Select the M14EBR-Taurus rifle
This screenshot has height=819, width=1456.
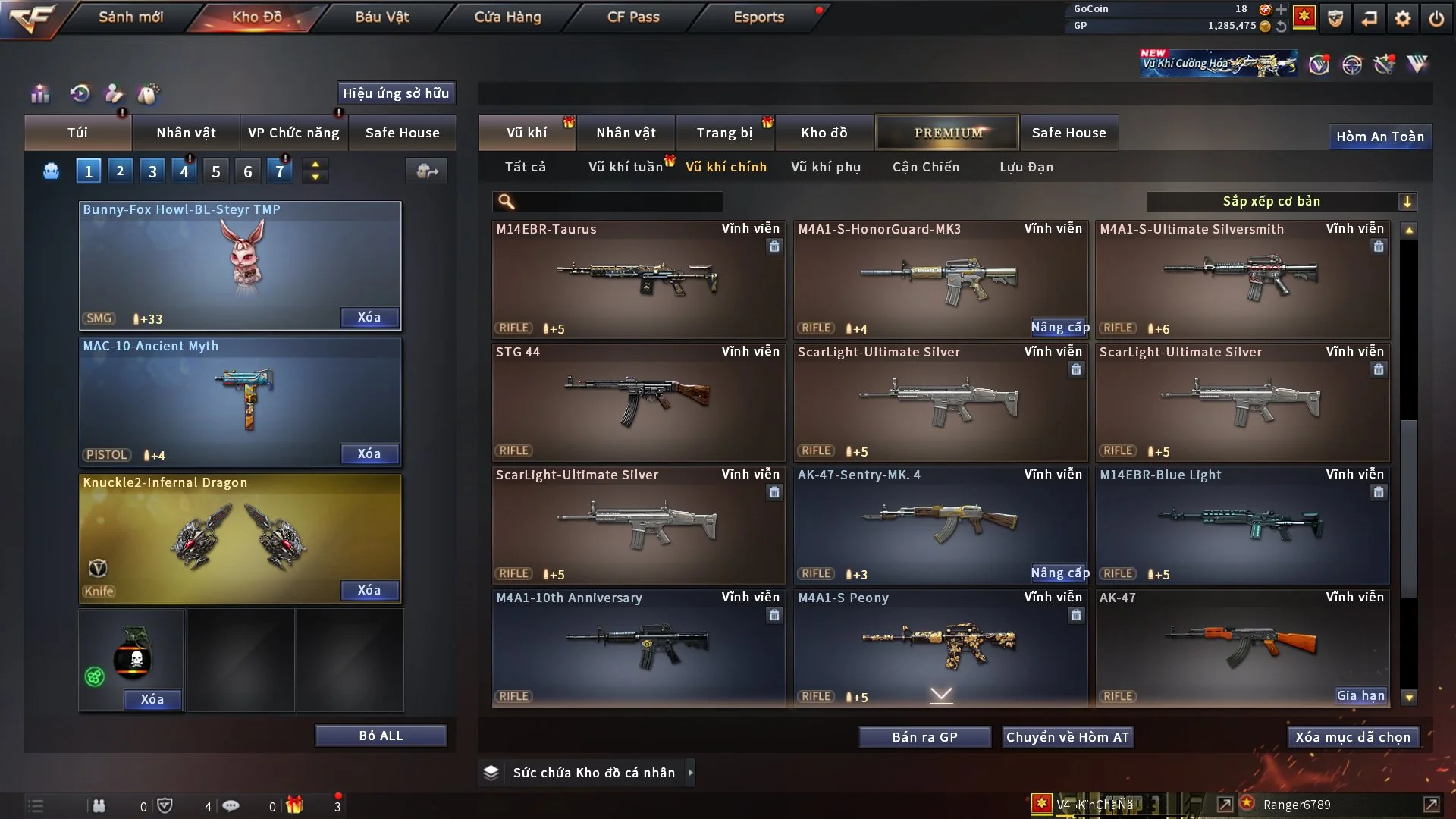638,279
